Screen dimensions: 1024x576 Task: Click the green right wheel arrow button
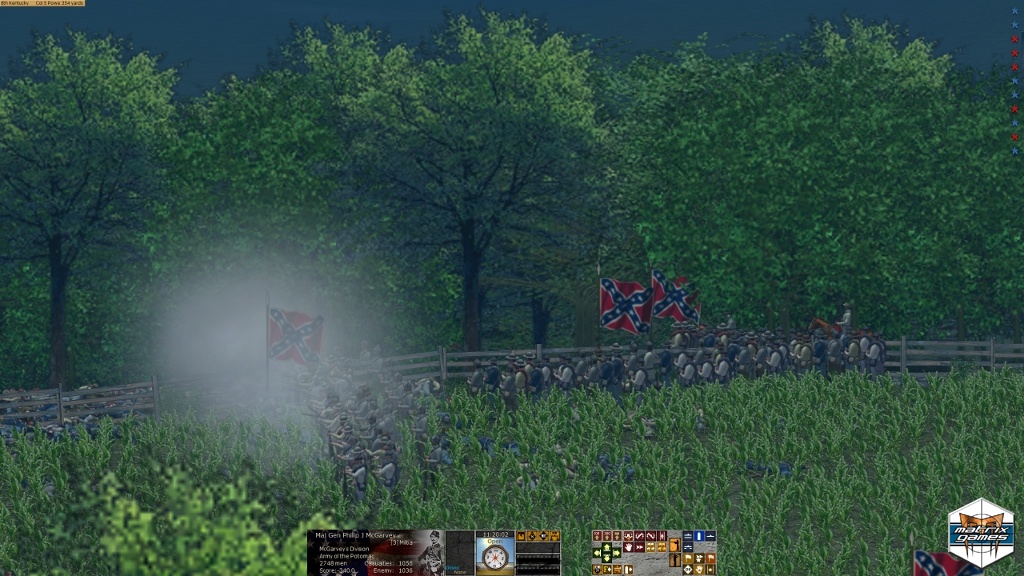pyautogui.click(x=617, y=553)
